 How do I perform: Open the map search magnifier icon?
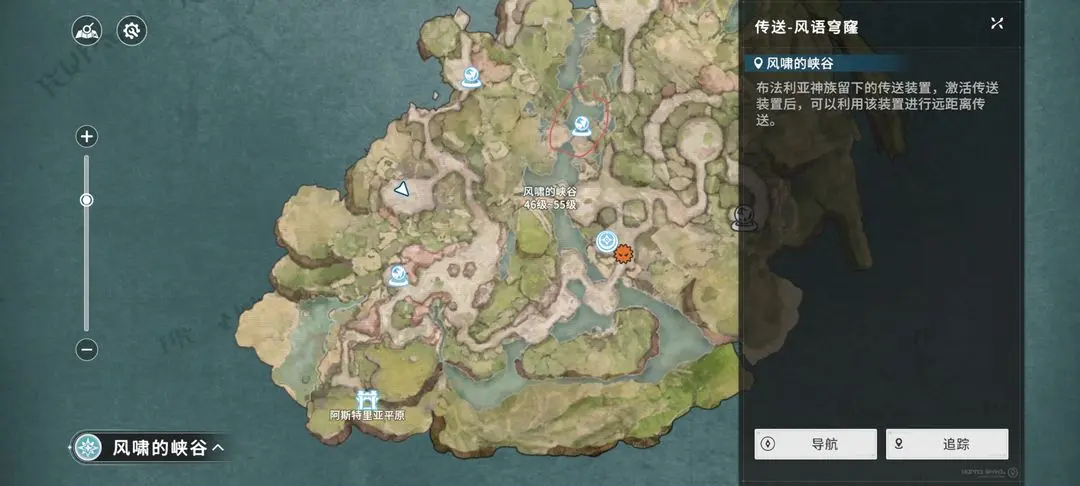[x=87, y=30]
